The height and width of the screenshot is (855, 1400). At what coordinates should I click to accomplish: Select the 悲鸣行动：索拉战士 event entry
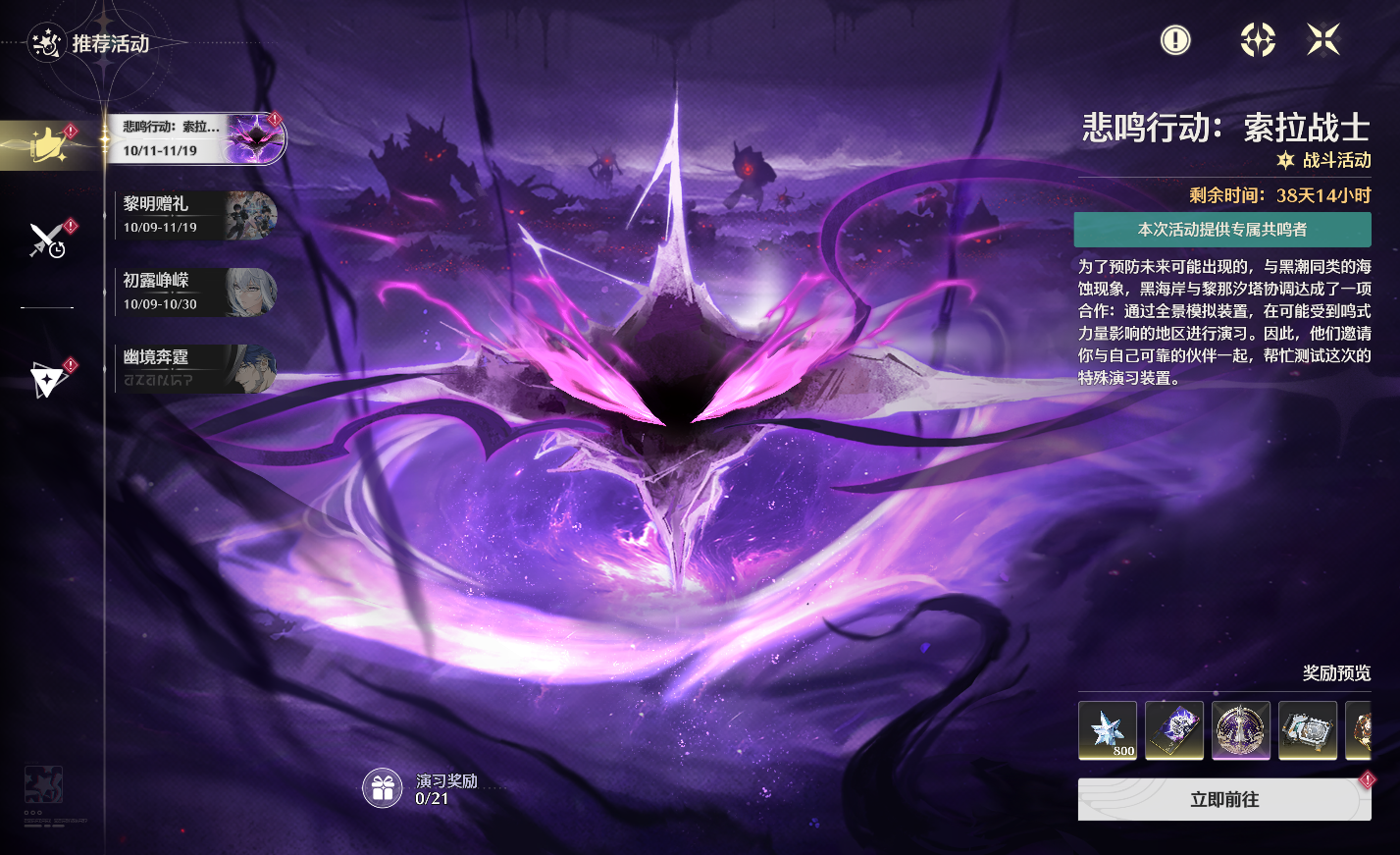(196, 138)
